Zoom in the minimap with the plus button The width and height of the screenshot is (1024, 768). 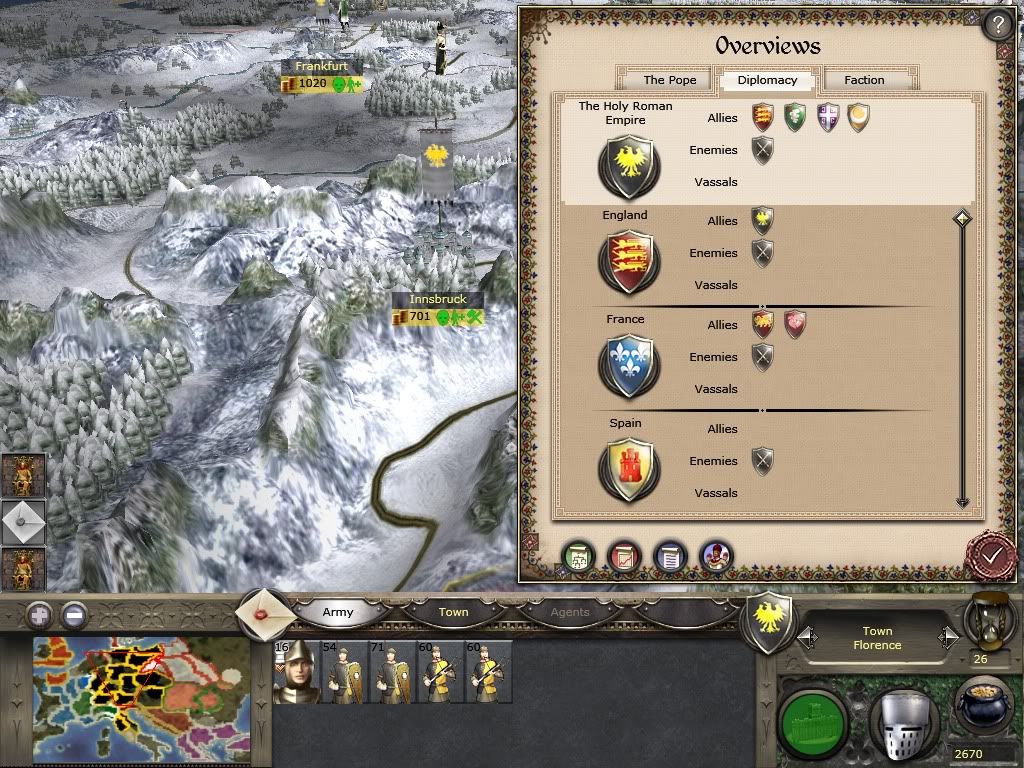click(x=39, y=615)
